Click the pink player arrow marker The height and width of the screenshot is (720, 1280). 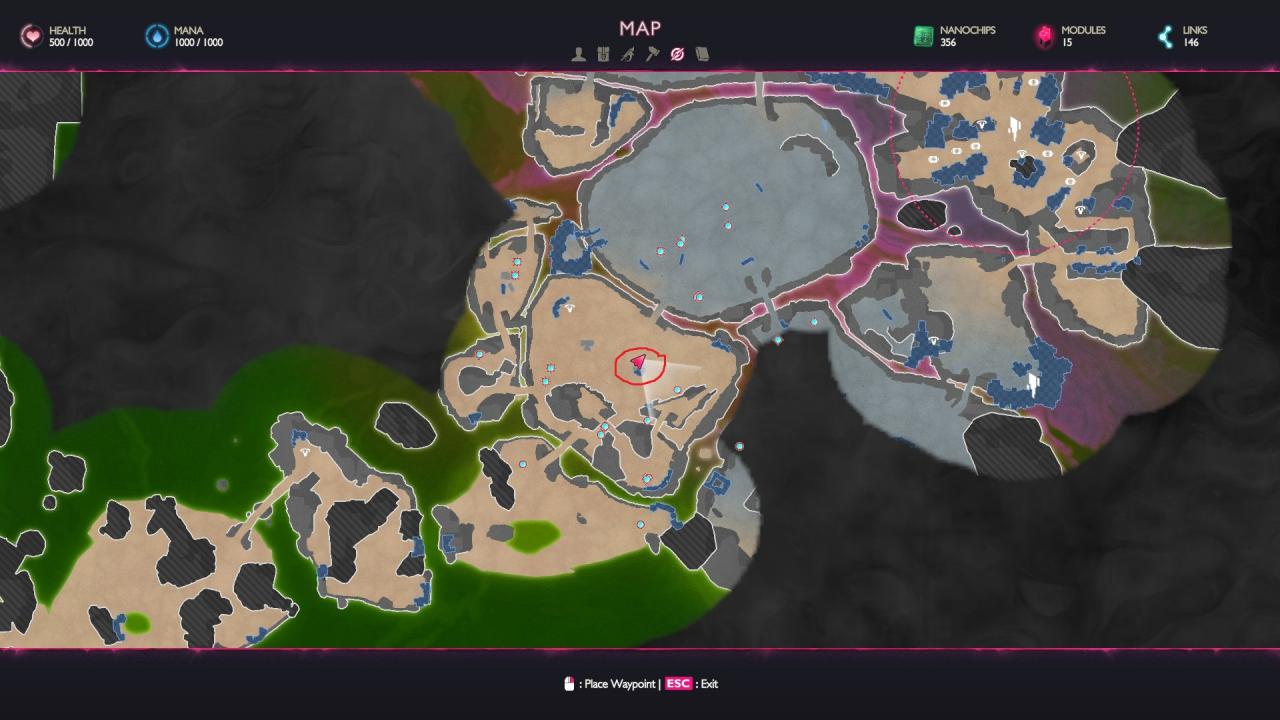click(x=638, y=364)
